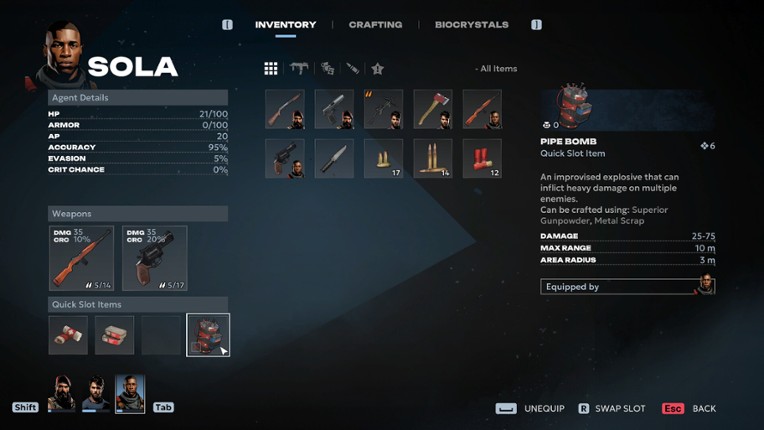
Task: Select the pipe bomb quick slot
Action: coord(208,335)
